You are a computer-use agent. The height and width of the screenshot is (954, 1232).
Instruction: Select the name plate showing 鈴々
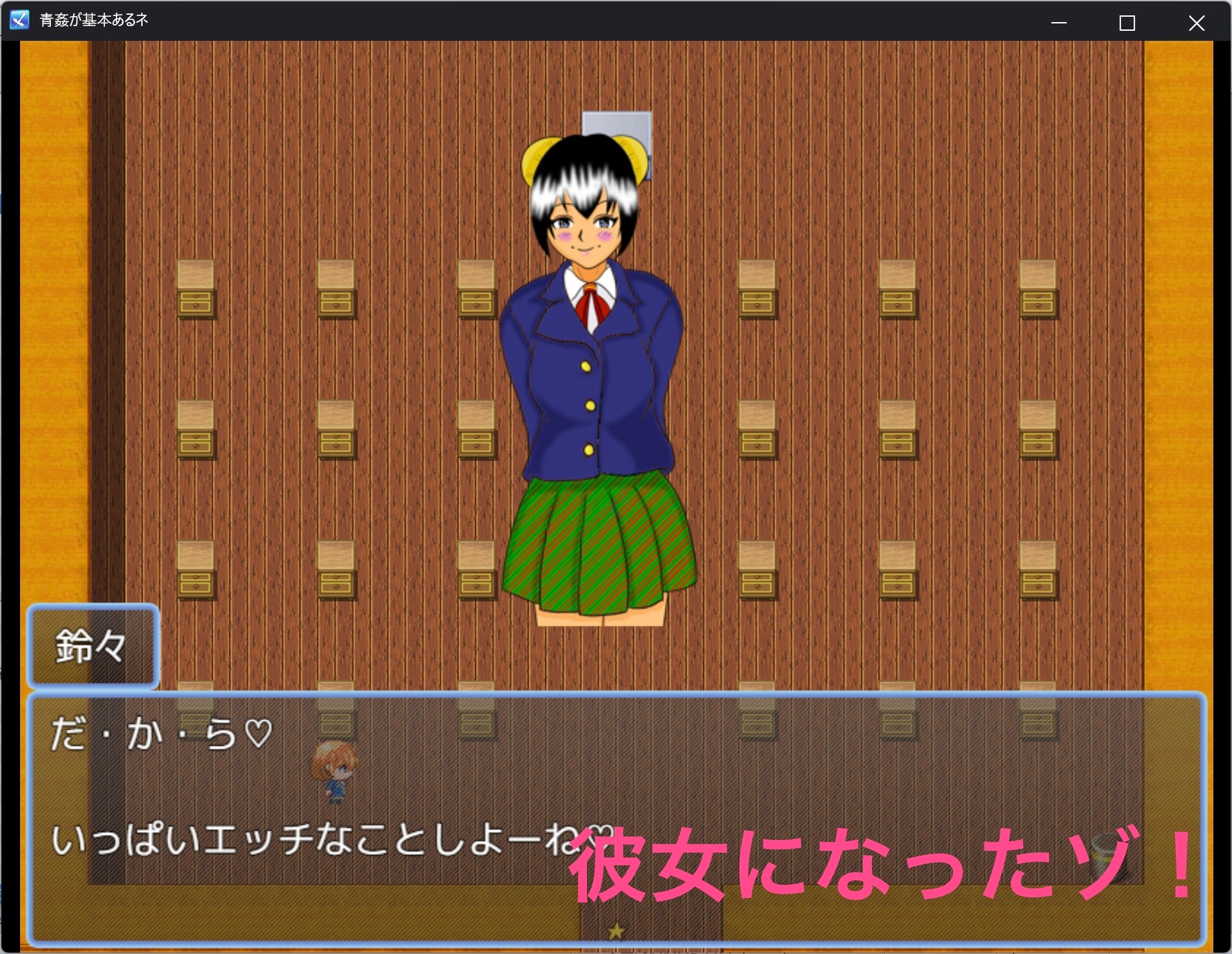pos(90,646)
